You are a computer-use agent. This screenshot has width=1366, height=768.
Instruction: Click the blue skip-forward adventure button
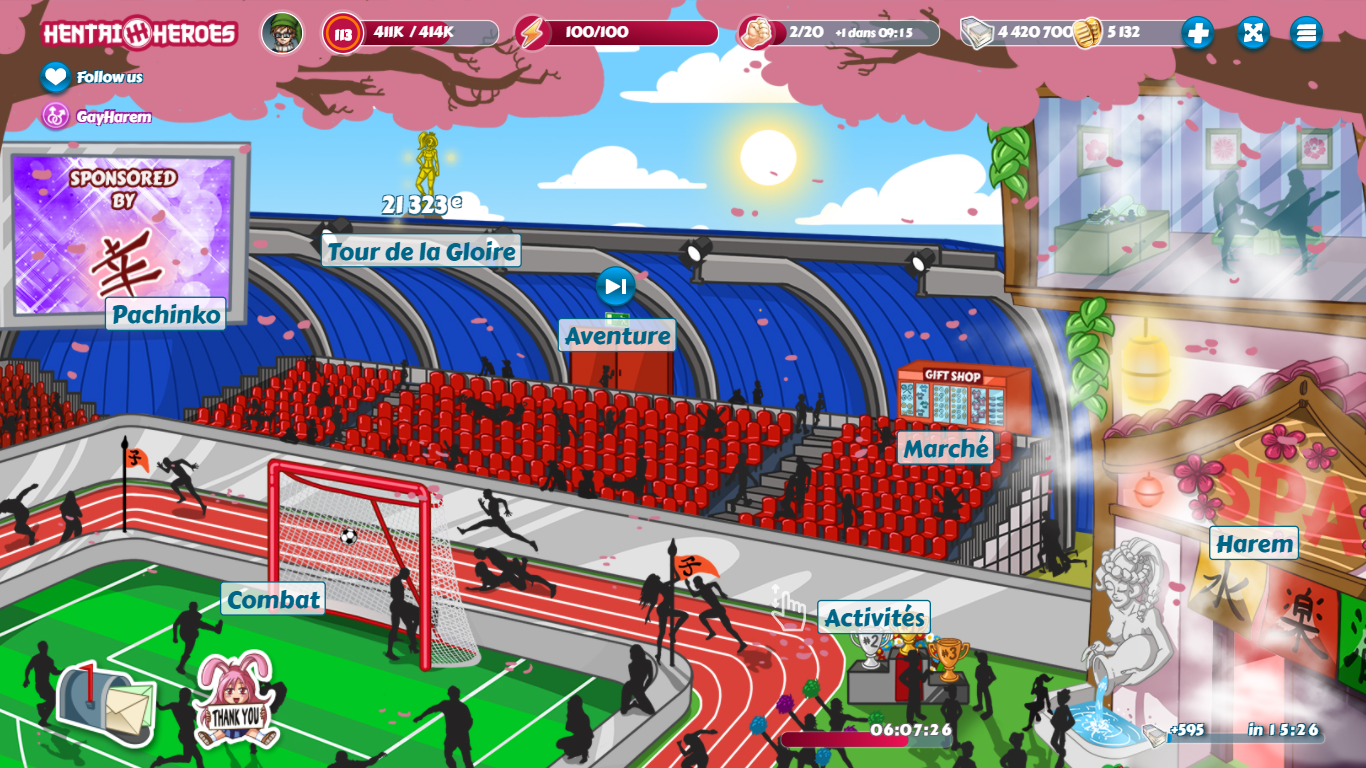pyautogui.click(x=616, y=287)
